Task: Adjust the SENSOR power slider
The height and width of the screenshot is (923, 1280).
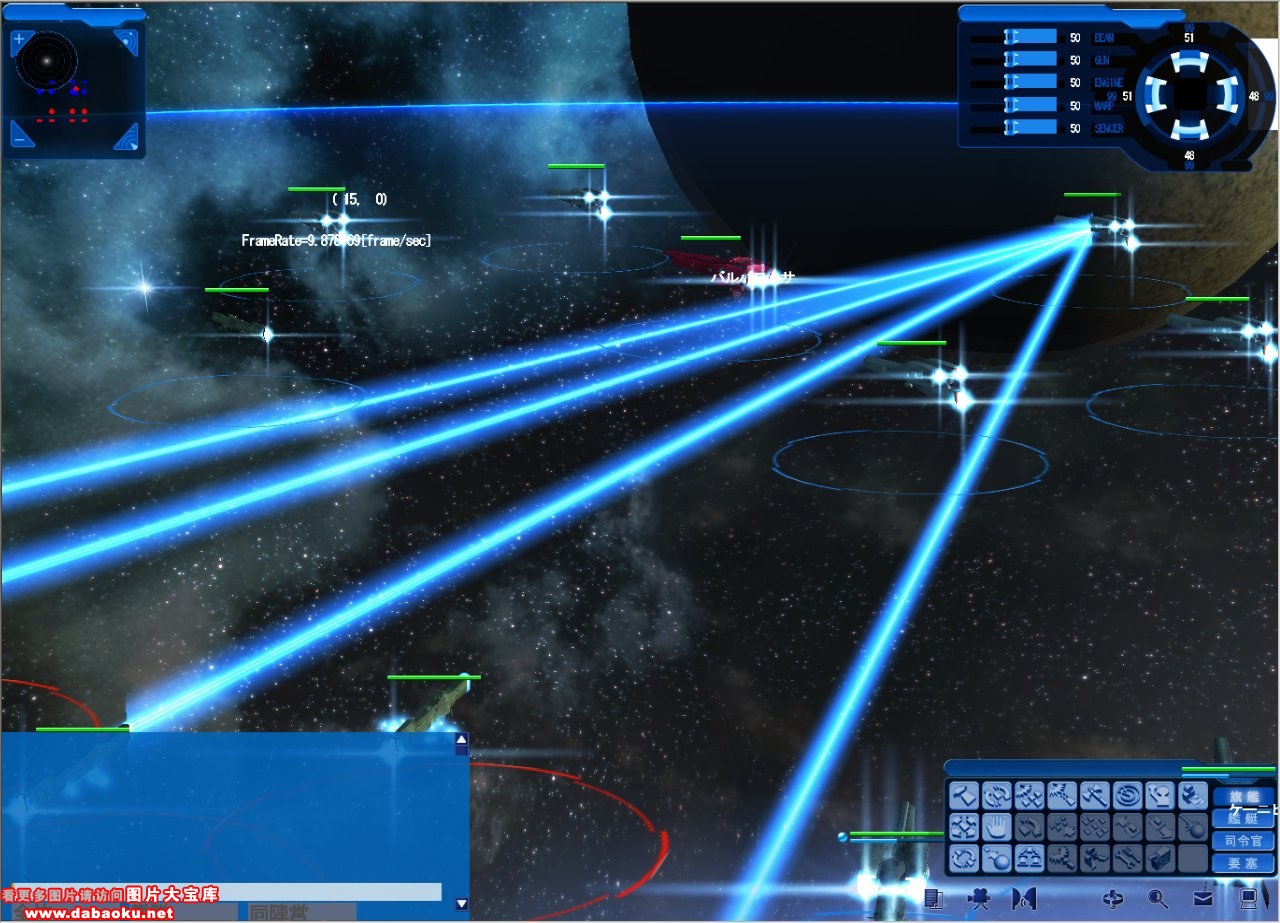Action: 1030,127
